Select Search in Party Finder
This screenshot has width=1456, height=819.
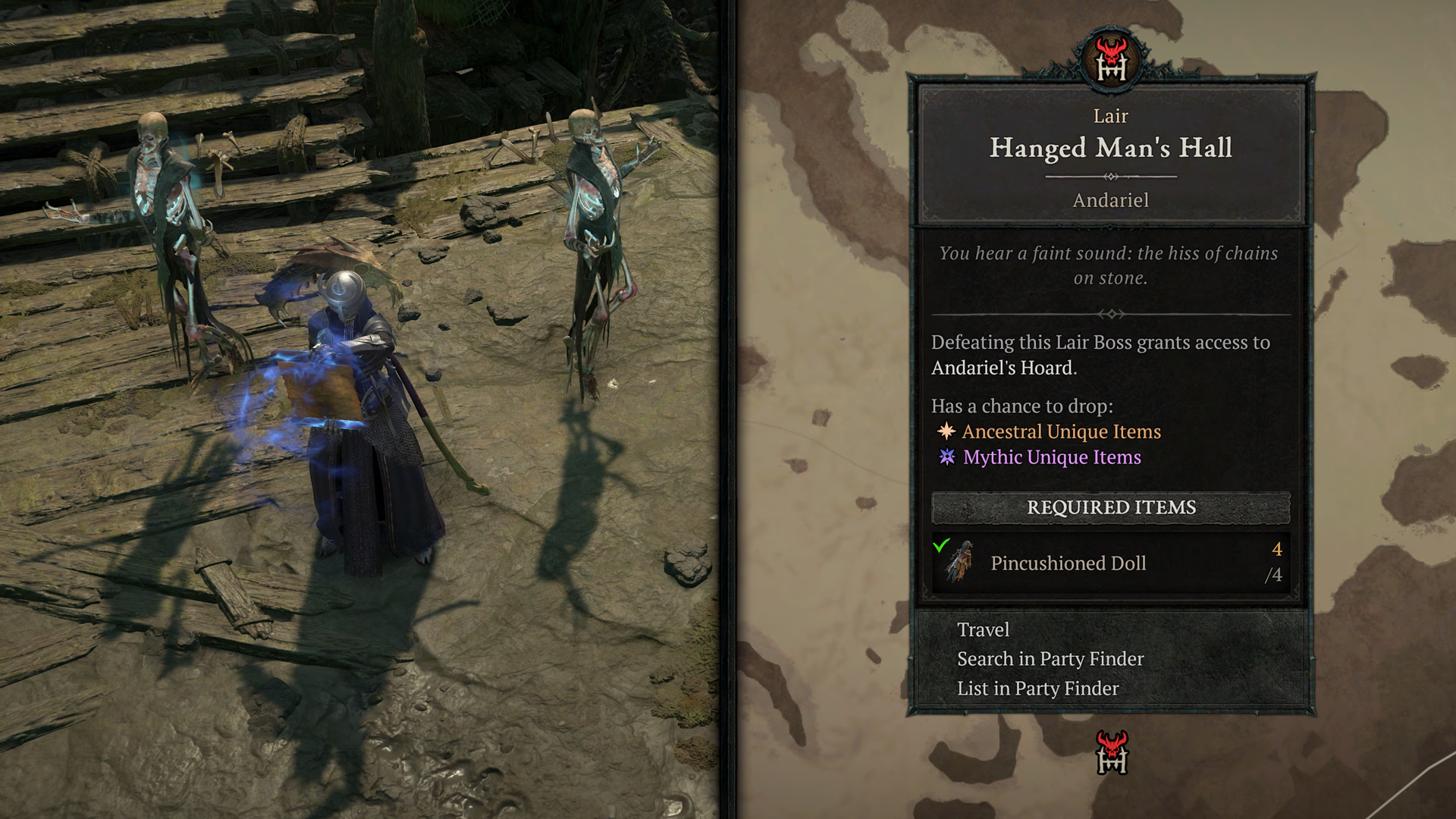pyautogui.click(x=1050, y=659)
